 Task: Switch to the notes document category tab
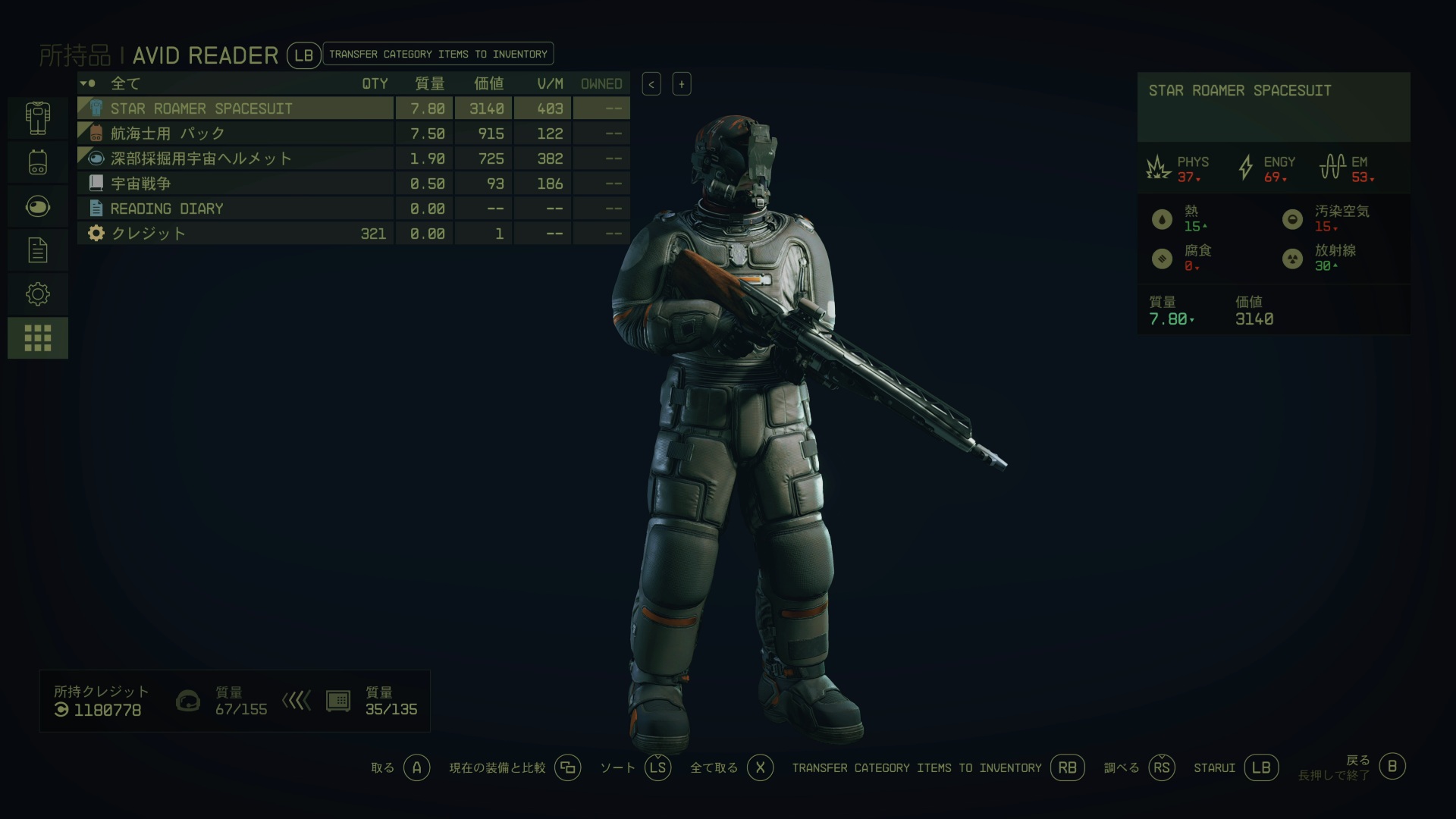[38, 250]
